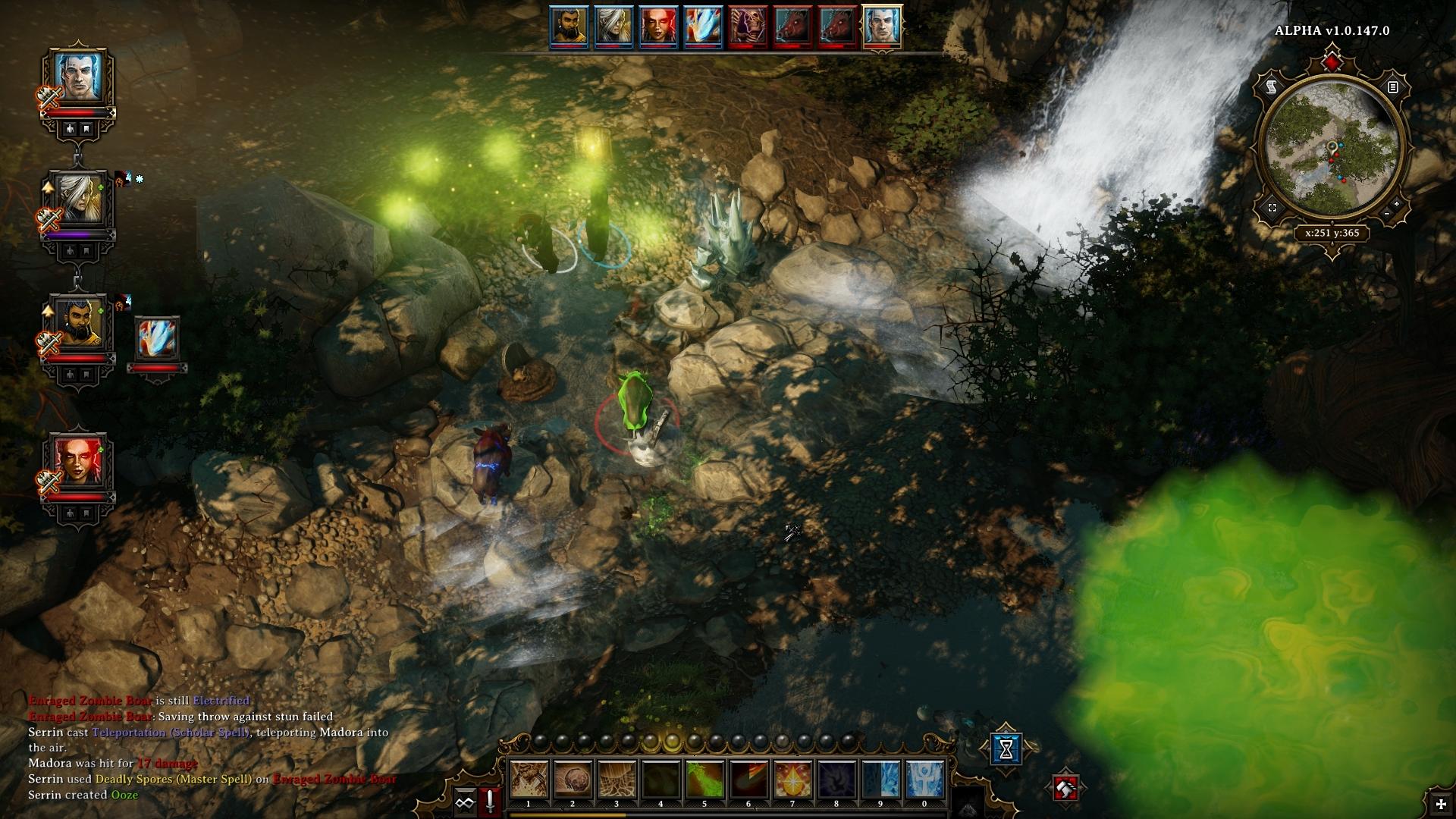
Task: Zoom in the minimap with plus button
Action: 1397,204
